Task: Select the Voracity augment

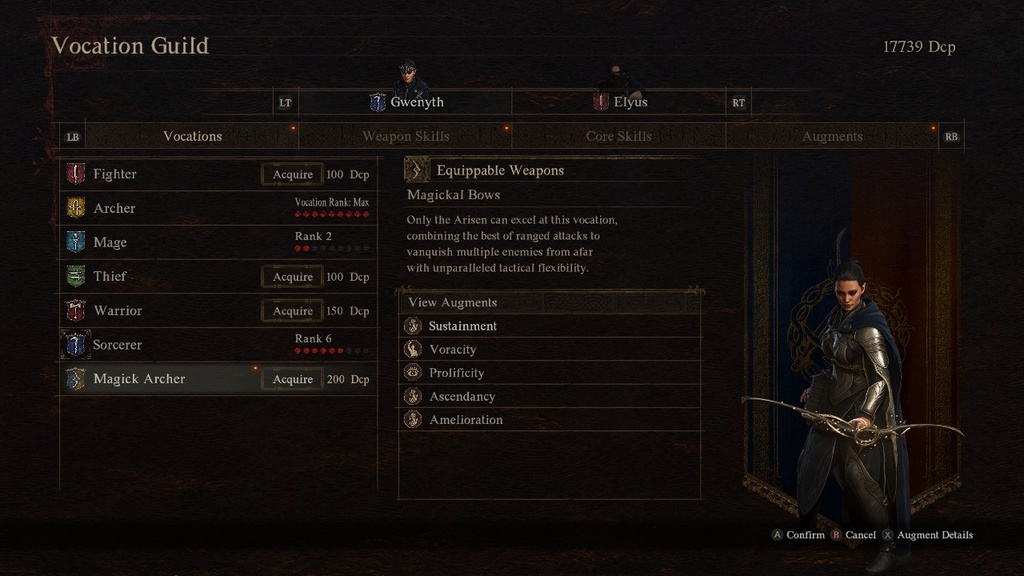Action: (x=453, y=349)
